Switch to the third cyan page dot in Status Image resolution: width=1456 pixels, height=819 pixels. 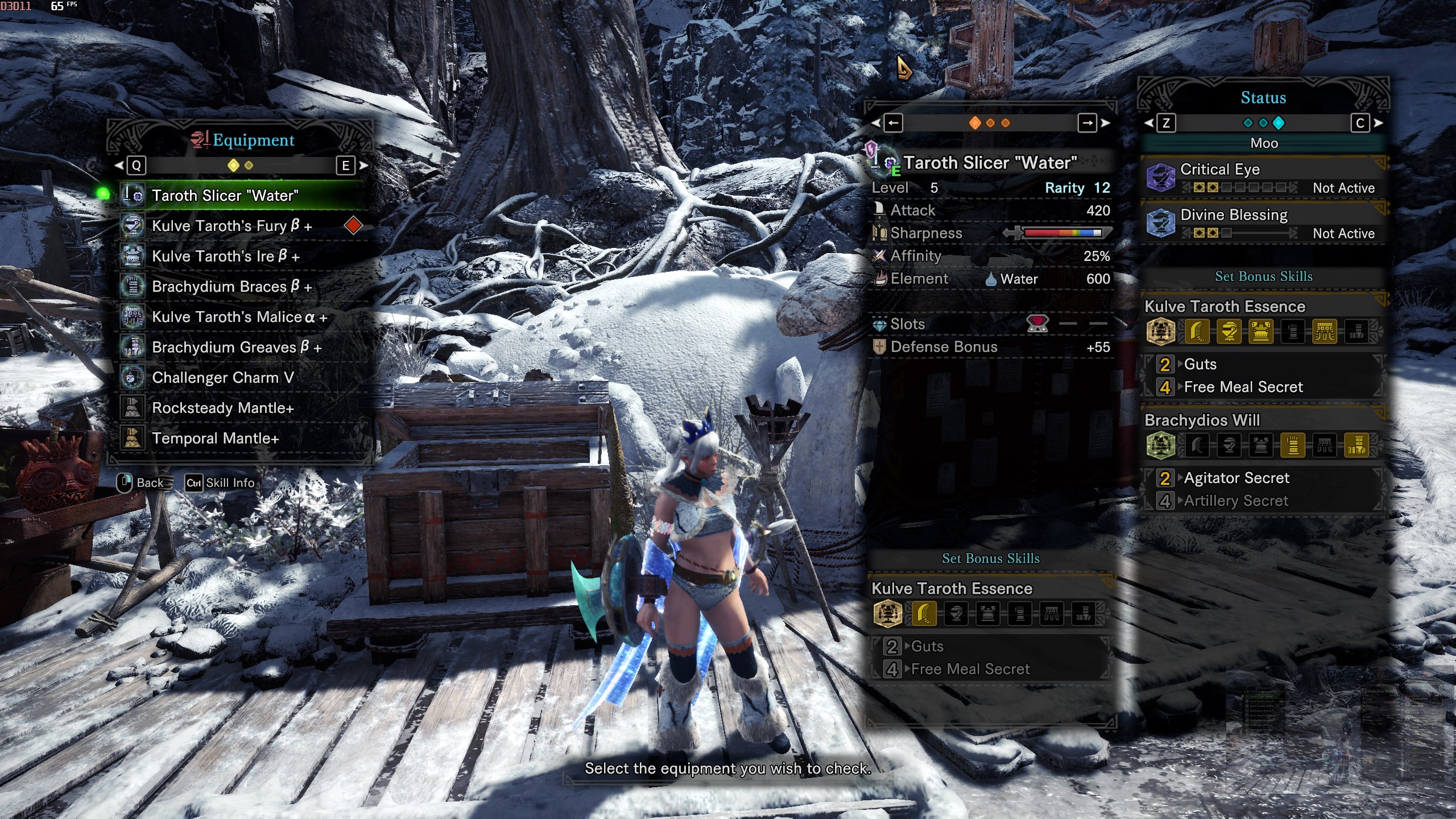tap(1280, 122)
